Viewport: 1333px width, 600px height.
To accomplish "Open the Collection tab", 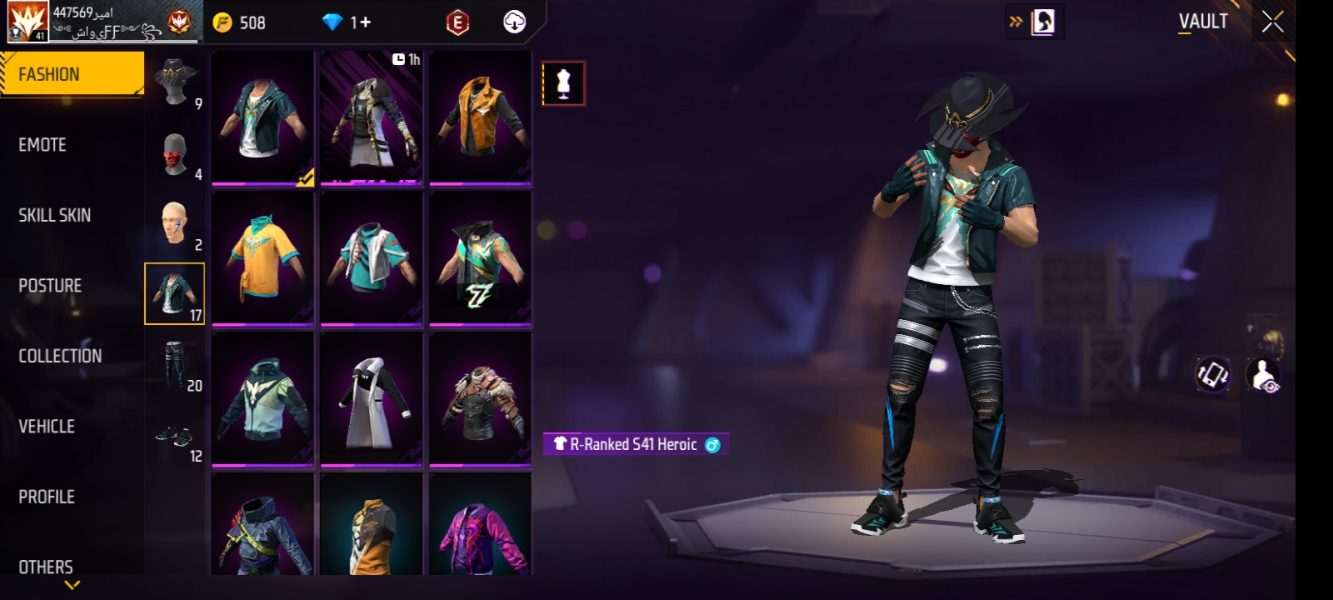I will (60, 356).
